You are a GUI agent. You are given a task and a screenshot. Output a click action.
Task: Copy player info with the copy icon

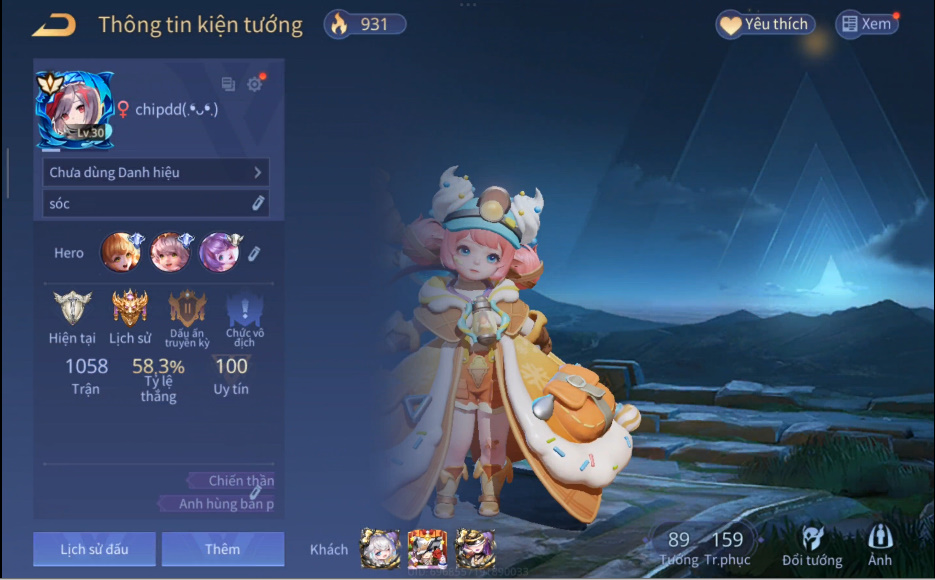click(x=228, y=85)
